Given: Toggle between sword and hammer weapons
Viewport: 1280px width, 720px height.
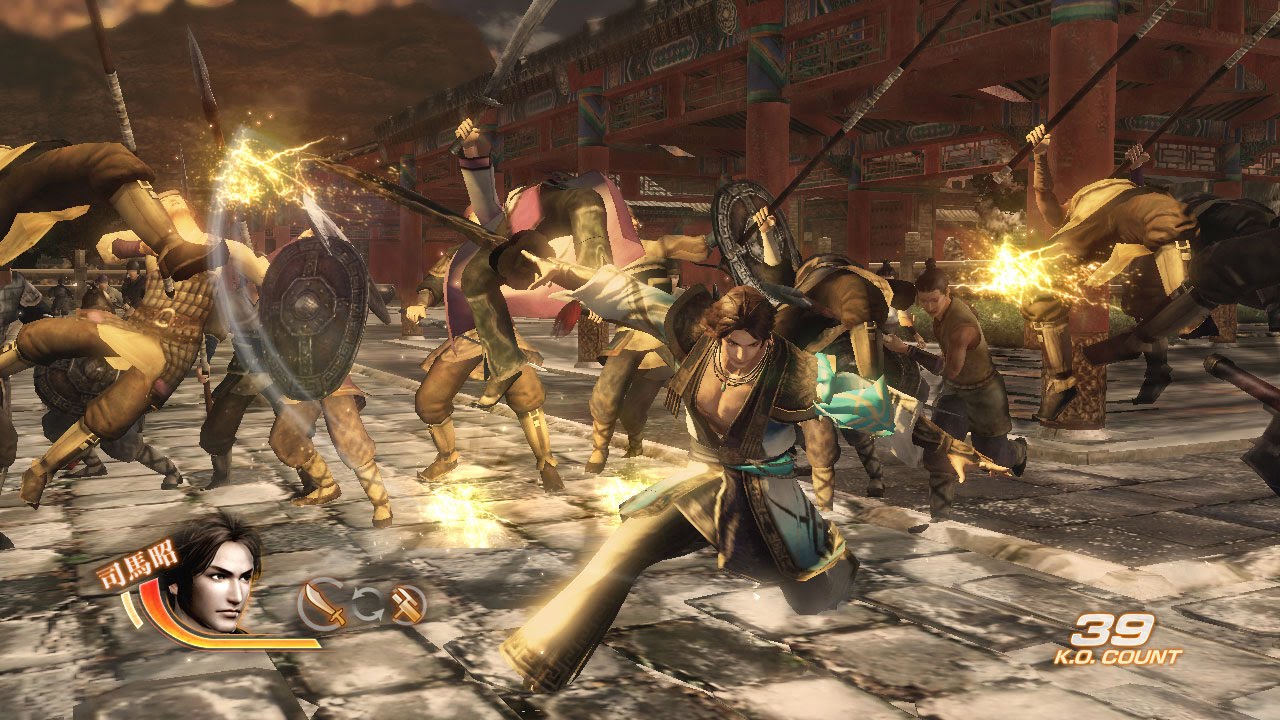Looking at the screenshot, I should (x=368, y=601).
